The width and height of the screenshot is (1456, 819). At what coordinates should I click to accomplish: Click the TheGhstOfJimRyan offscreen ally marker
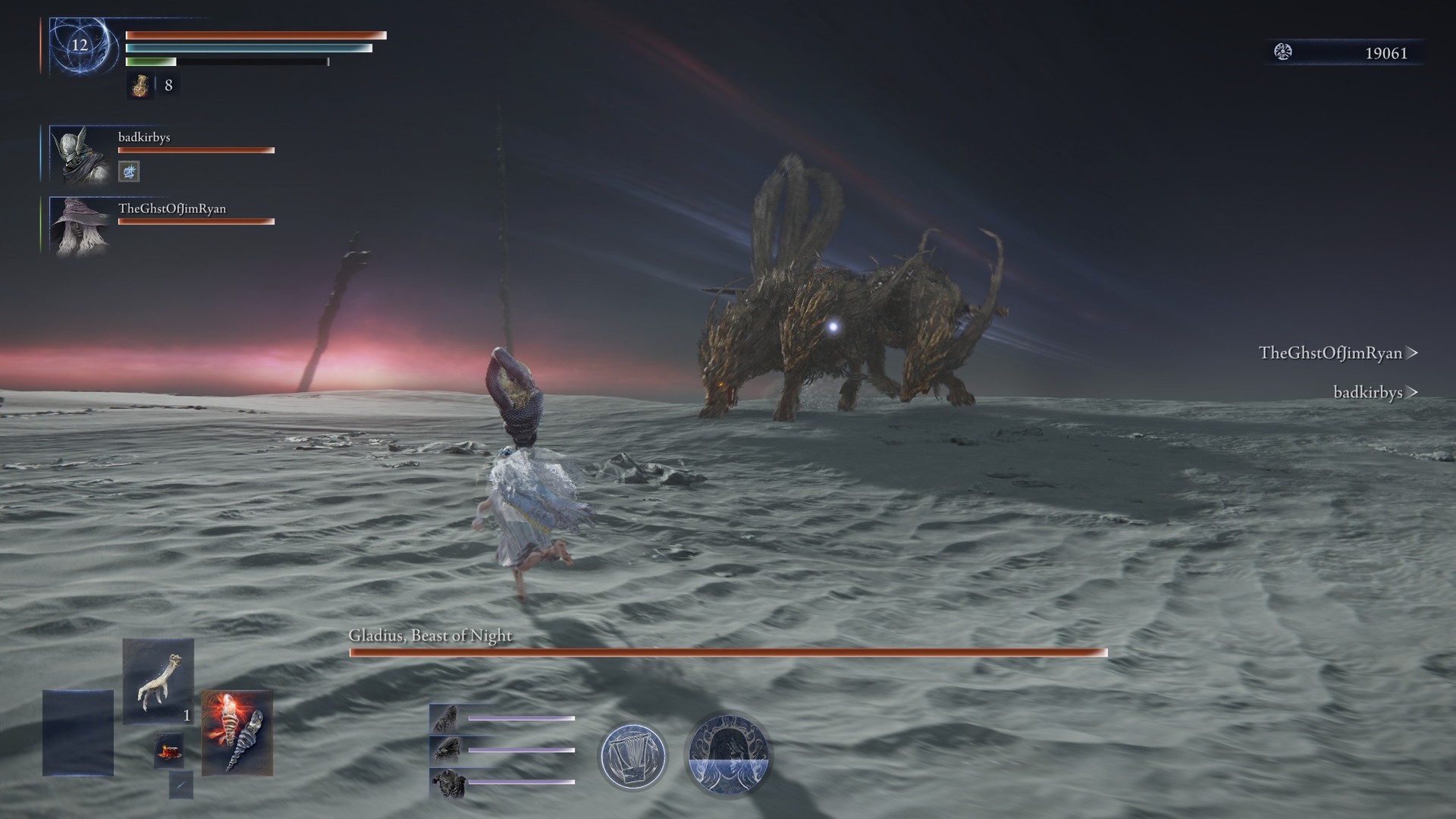pyautogui.click(x=1338, y=353)
